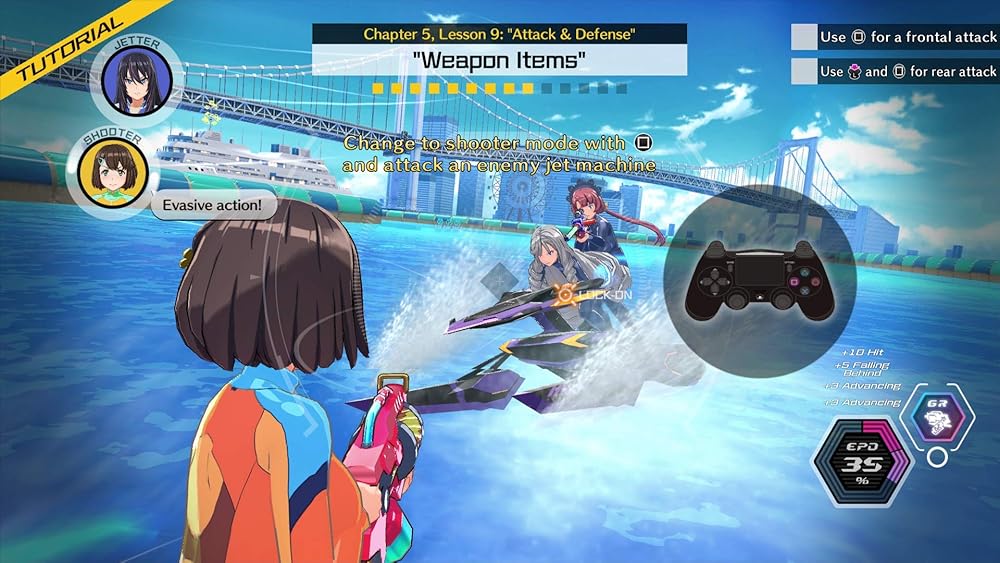1000x563 pixels.
Task: Tick the rear attack objective checkbox
Action: (804, 71)
